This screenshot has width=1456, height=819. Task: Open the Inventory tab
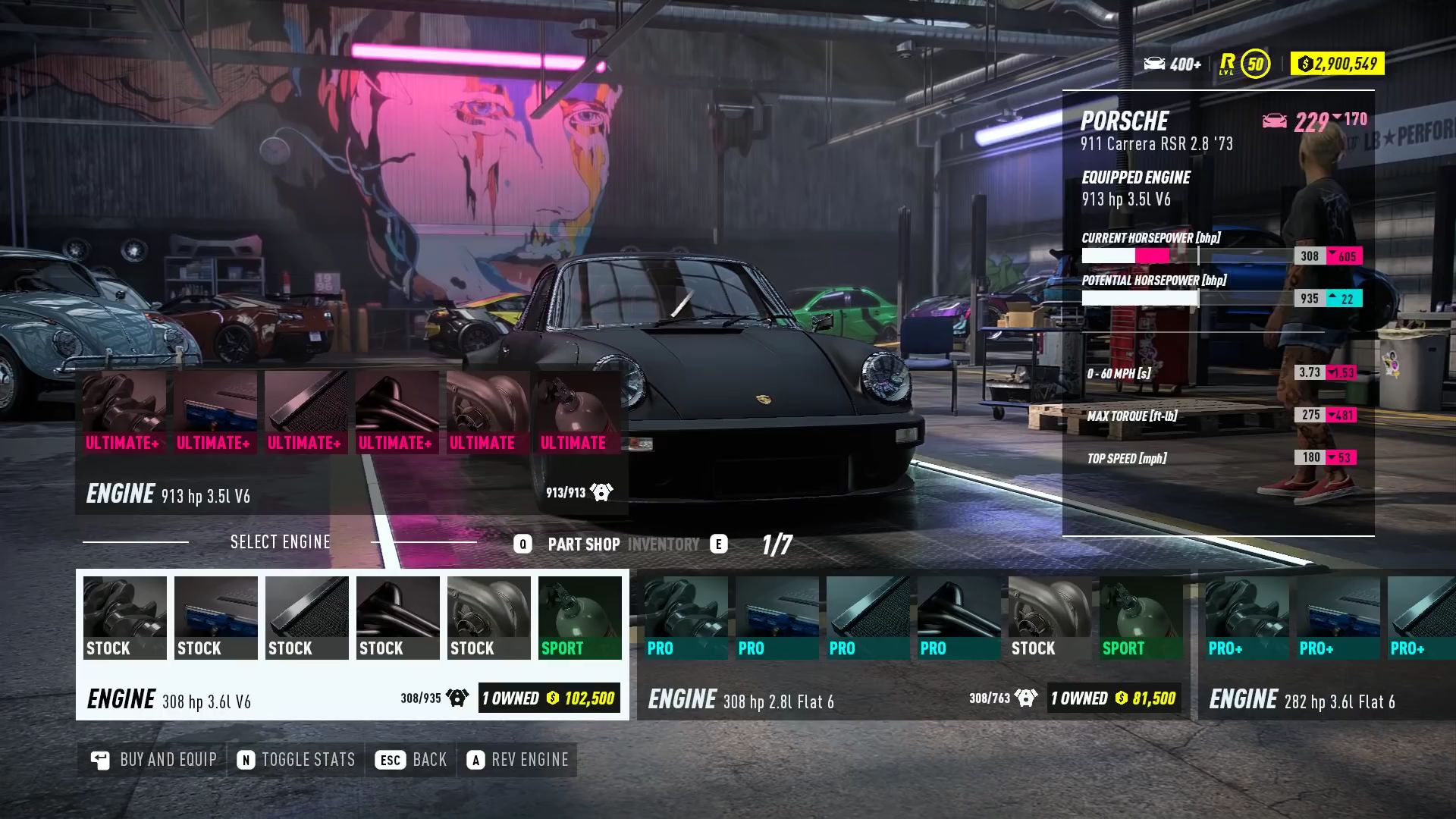[x=664, y=544]
